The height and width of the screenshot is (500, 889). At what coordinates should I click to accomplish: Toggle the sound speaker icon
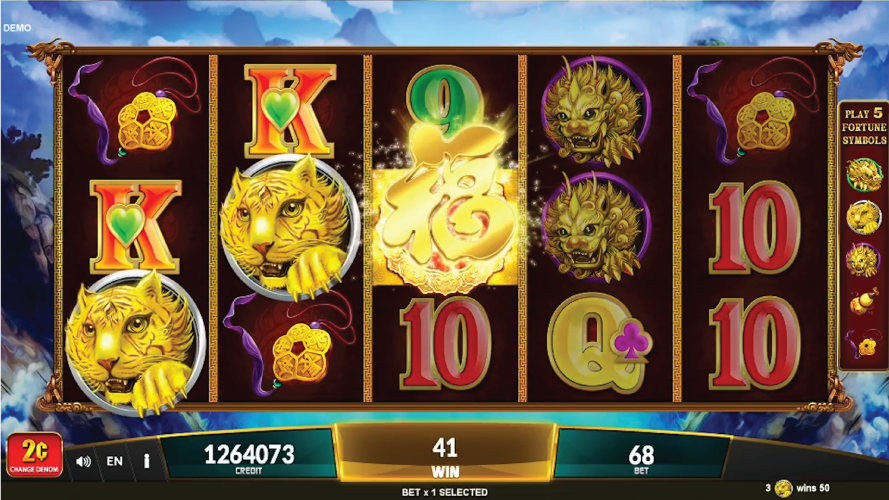tap(84, 461)
